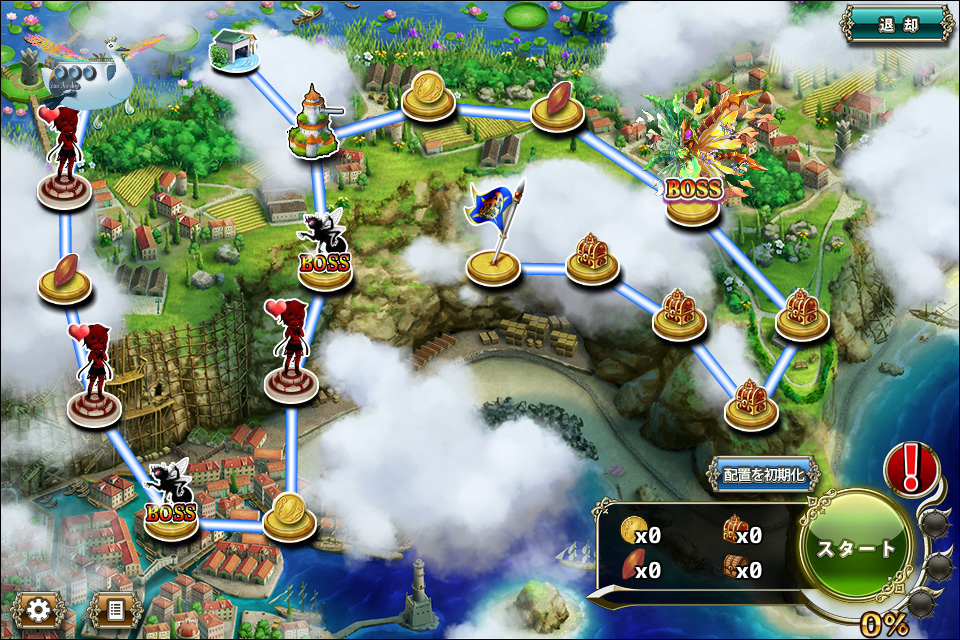
Task: Open the list document icon
Action: [114, 610]
